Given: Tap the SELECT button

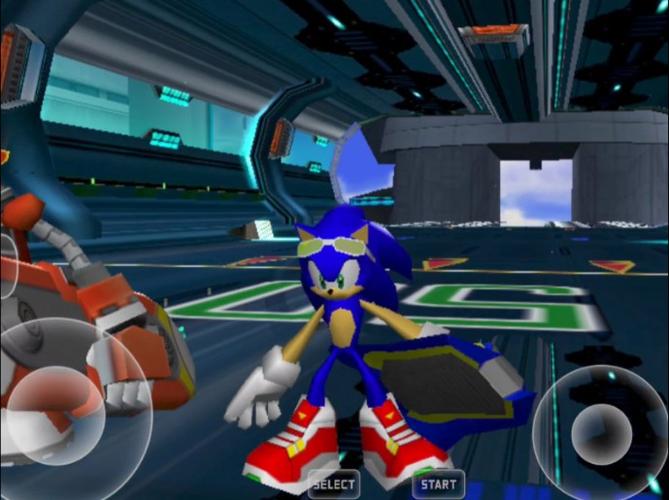Looking at the screenshot, I should tap(333, 484).
